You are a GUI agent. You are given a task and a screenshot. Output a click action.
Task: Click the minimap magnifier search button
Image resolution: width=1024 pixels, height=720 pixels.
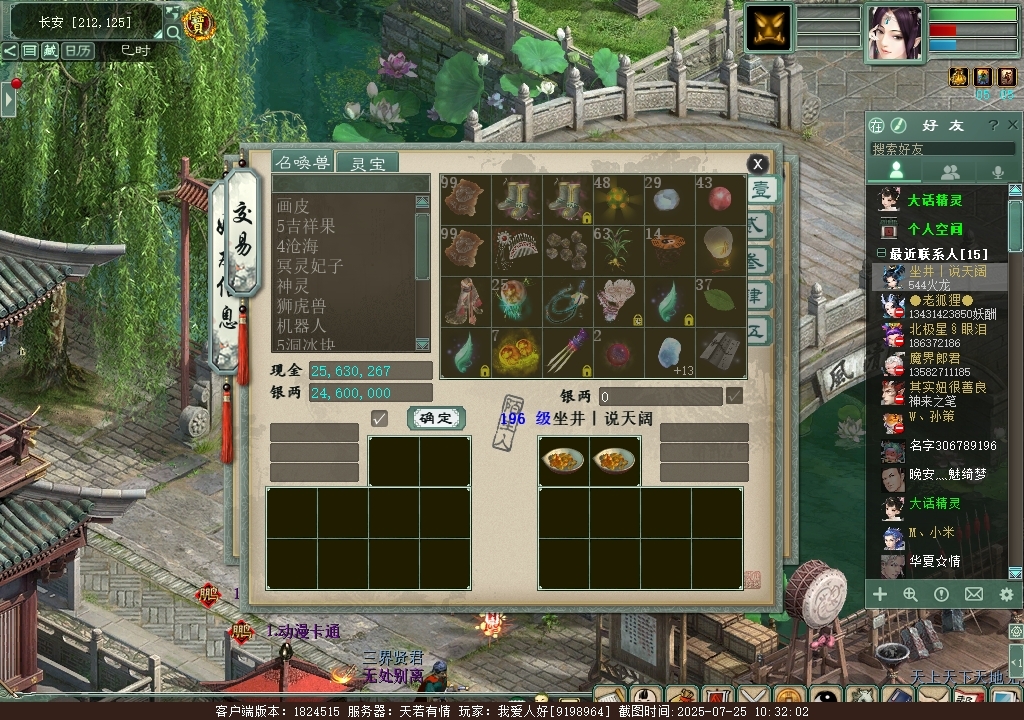click(173, 32)
